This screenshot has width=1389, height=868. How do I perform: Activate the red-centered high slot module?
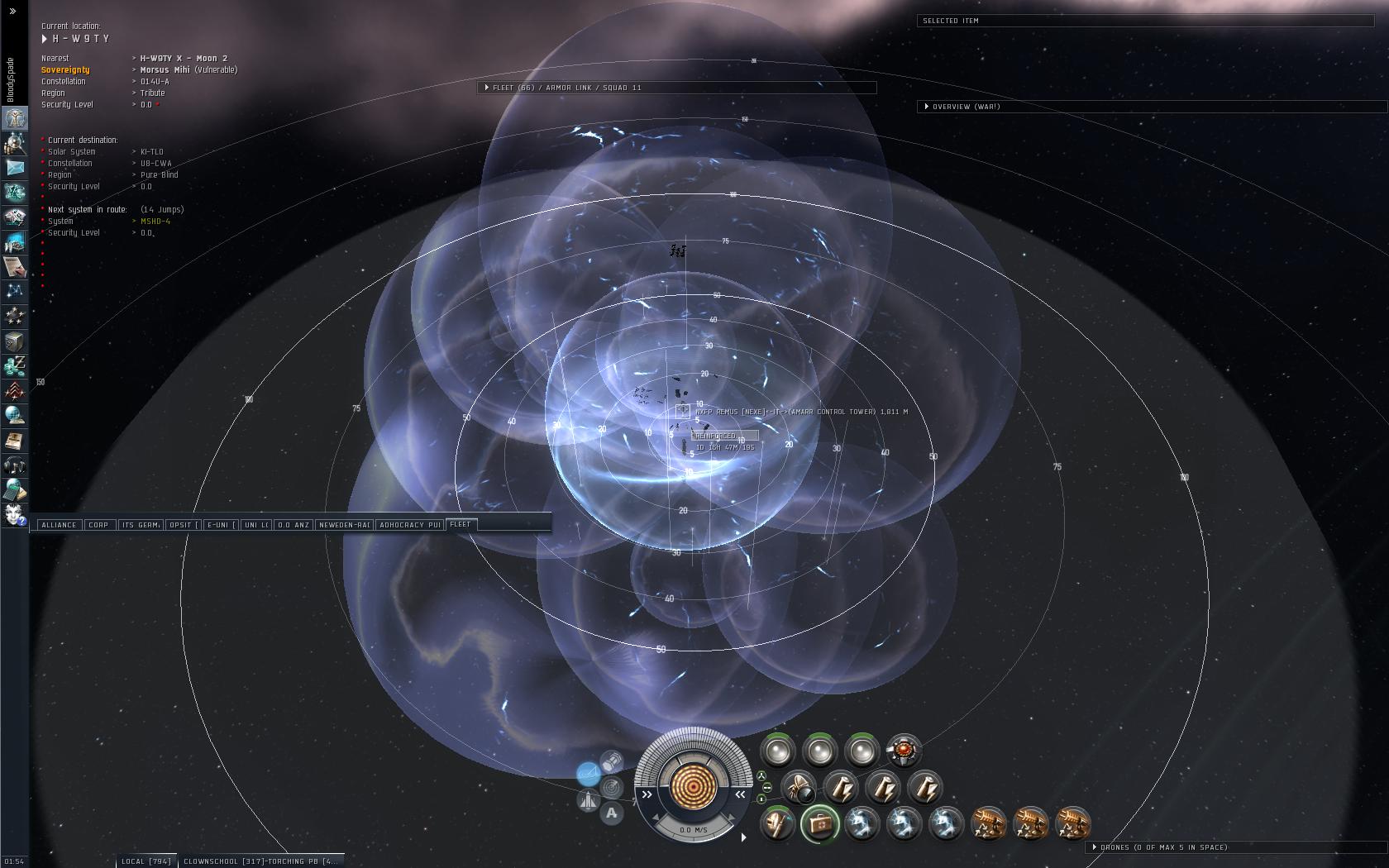(x=903, y=751)
